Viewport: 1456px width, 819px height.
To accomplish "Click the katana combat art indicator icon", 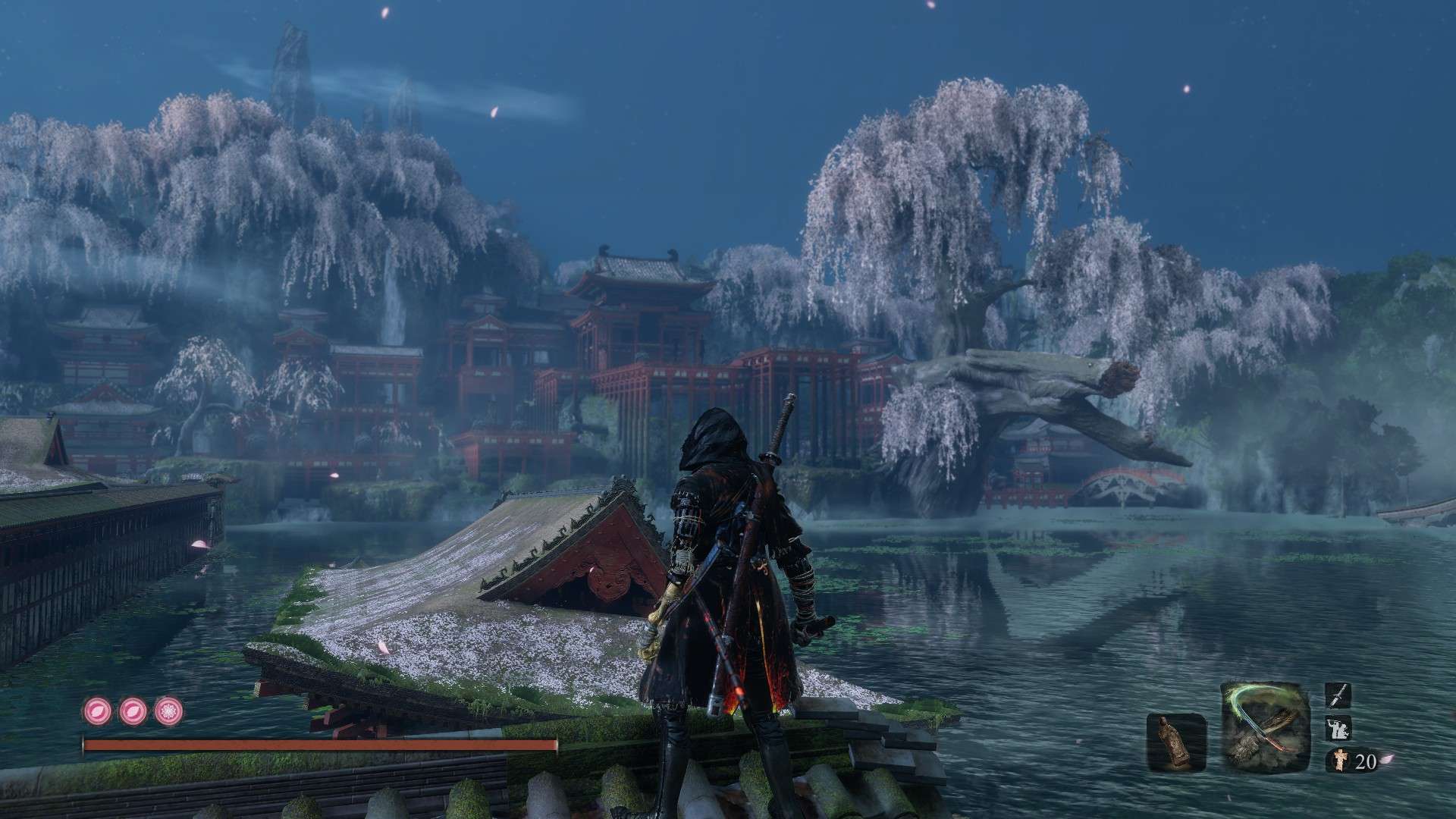I will click(x=1338, y=695).
